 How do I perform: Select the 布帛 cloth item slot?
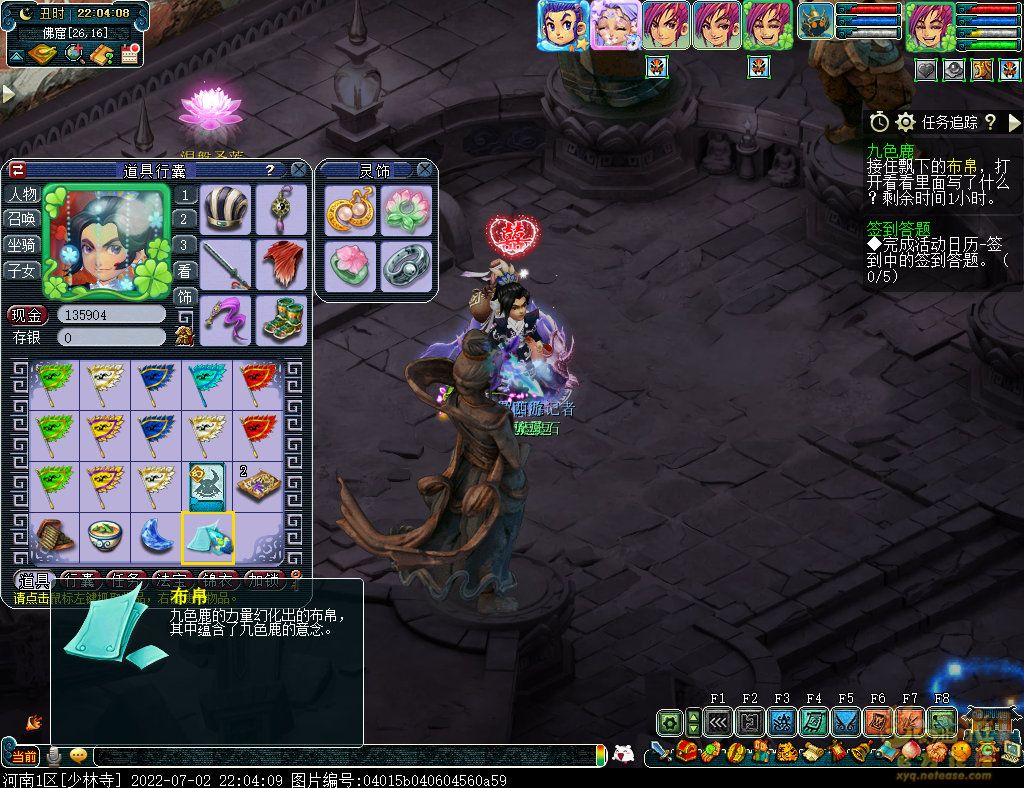(x=208, y=537)
